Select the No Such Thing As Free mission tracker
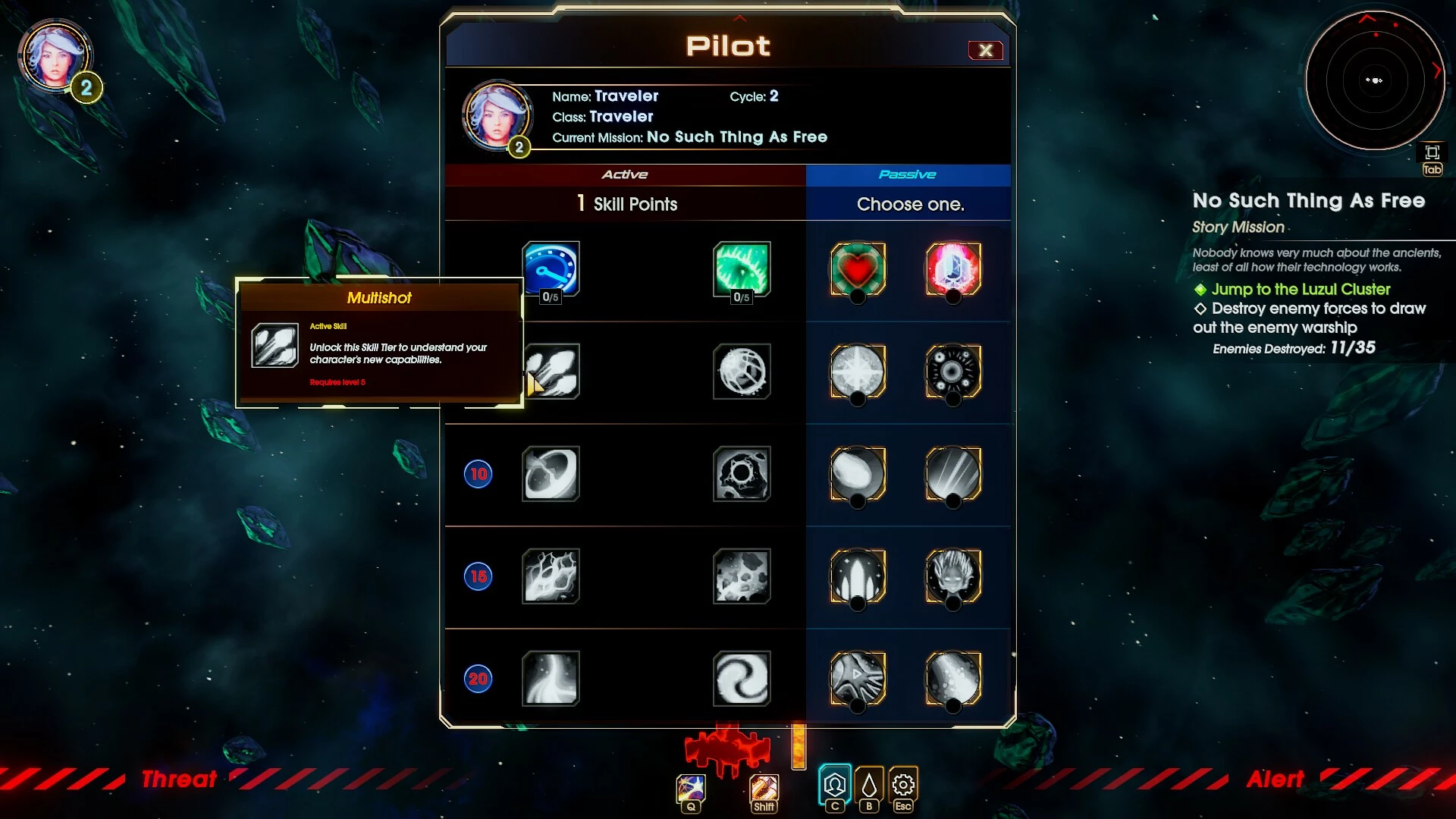The image size is (1456, 819). [1308, 201]
